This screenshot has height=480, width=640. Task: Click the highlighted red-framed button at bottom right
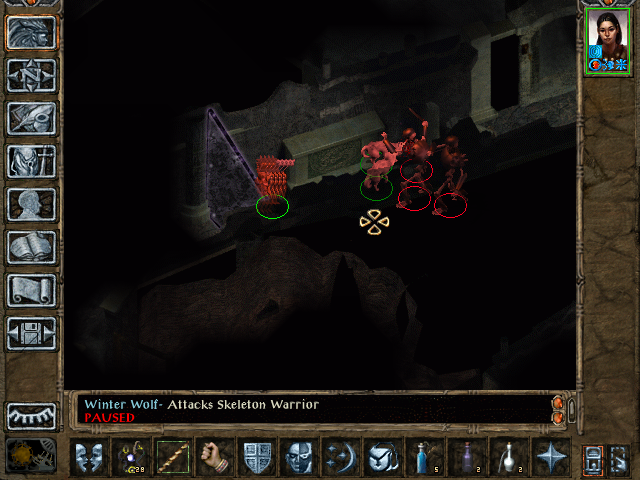coord(594,458)
